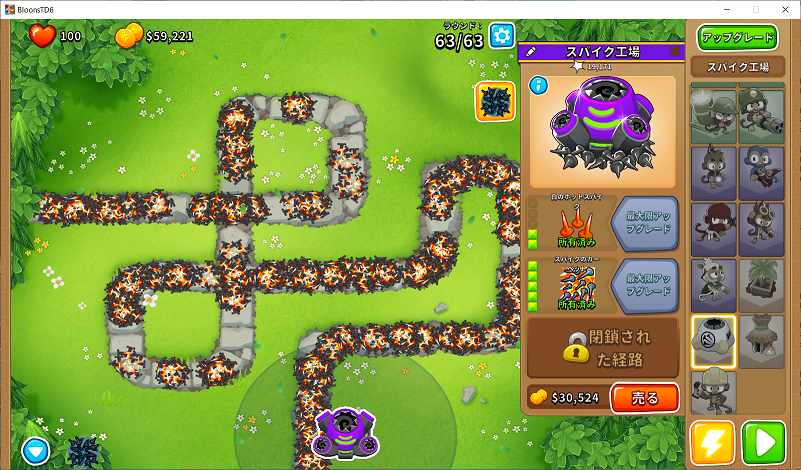Click the max-upgrade button beside Carpet of Spikes
The width and height of the screenshot is (801, 470).
pos(644,283)
